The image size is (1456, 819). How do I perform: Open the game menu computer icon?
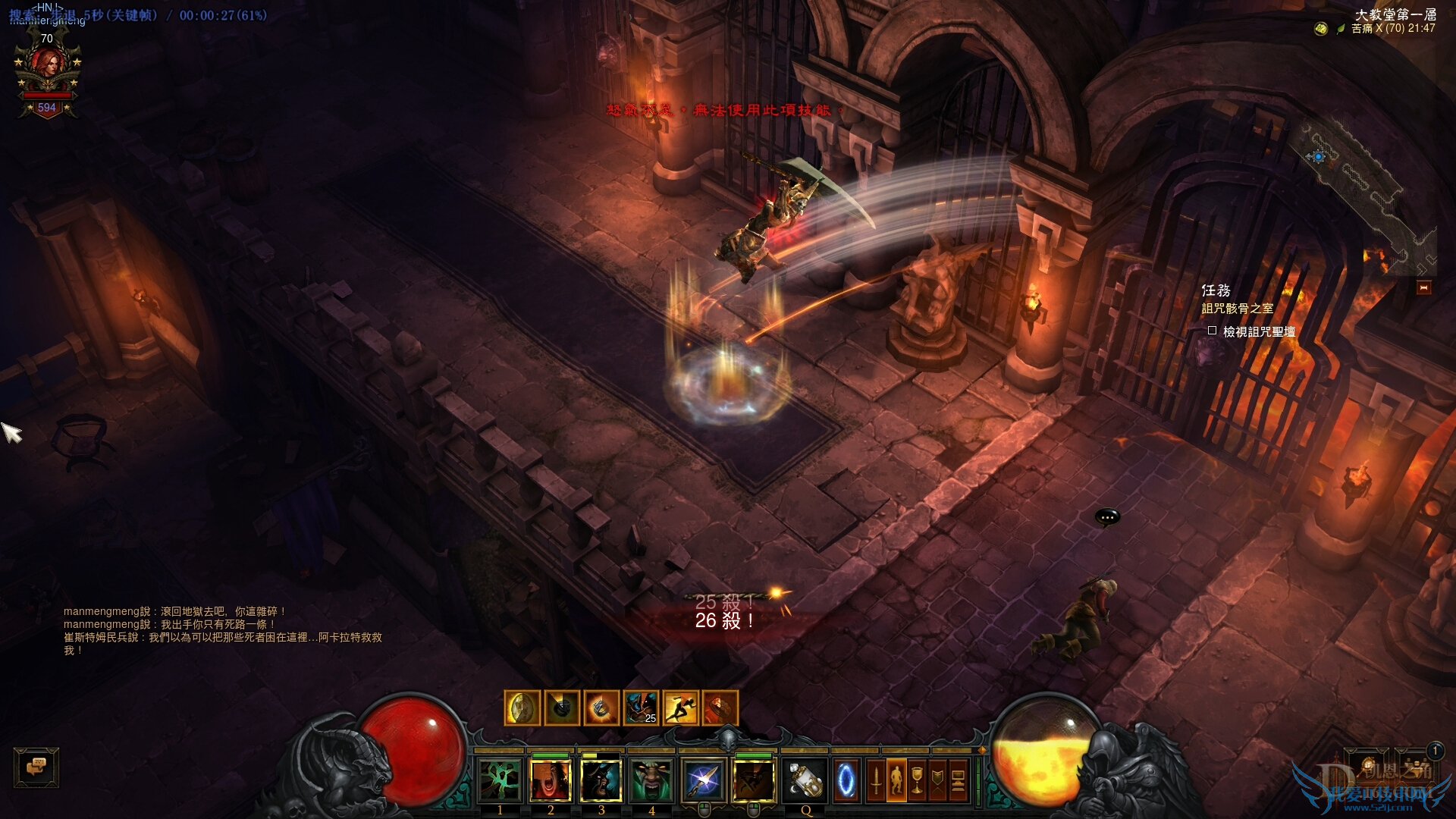click(958, 780)
